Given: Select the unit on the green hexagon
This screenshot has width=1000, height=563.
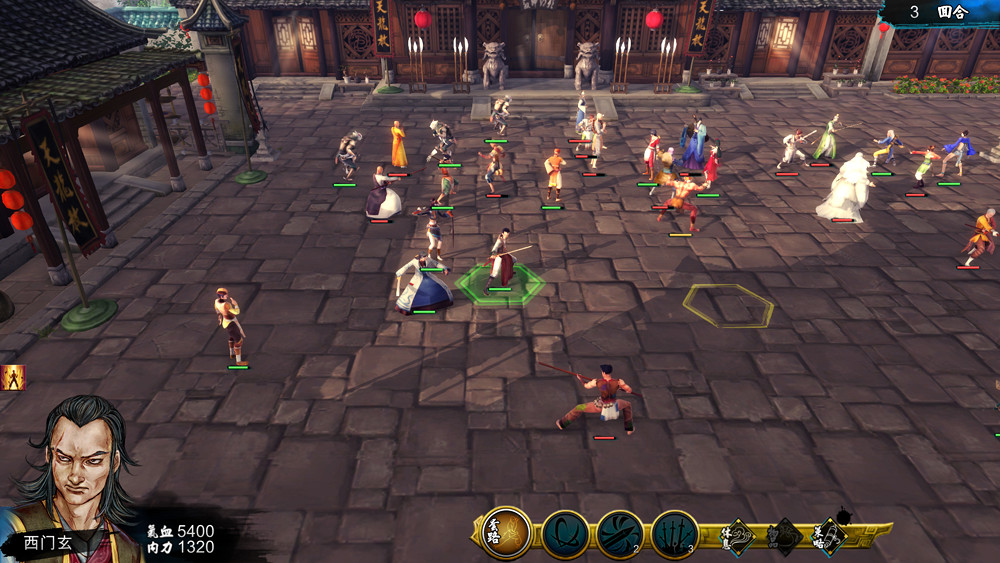Looking at the screenshot, I should (502, 262).
